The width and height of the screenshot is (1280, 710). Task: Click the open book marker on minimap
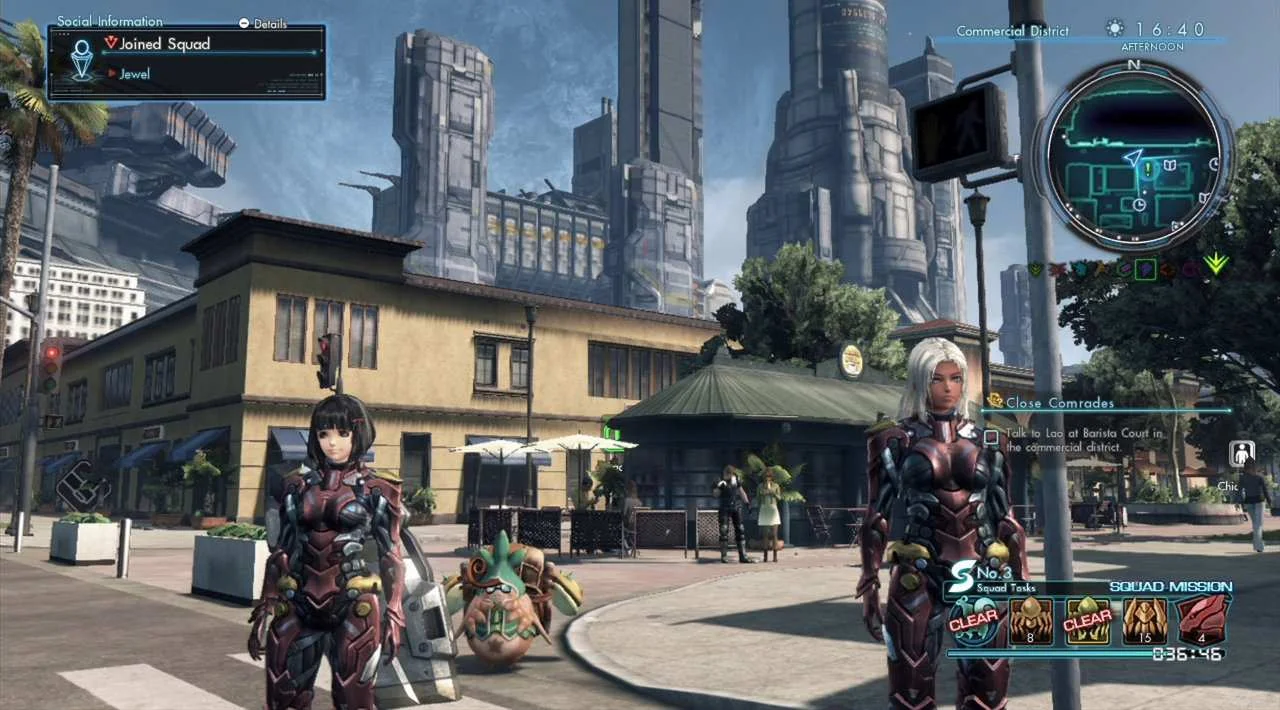1171,163
